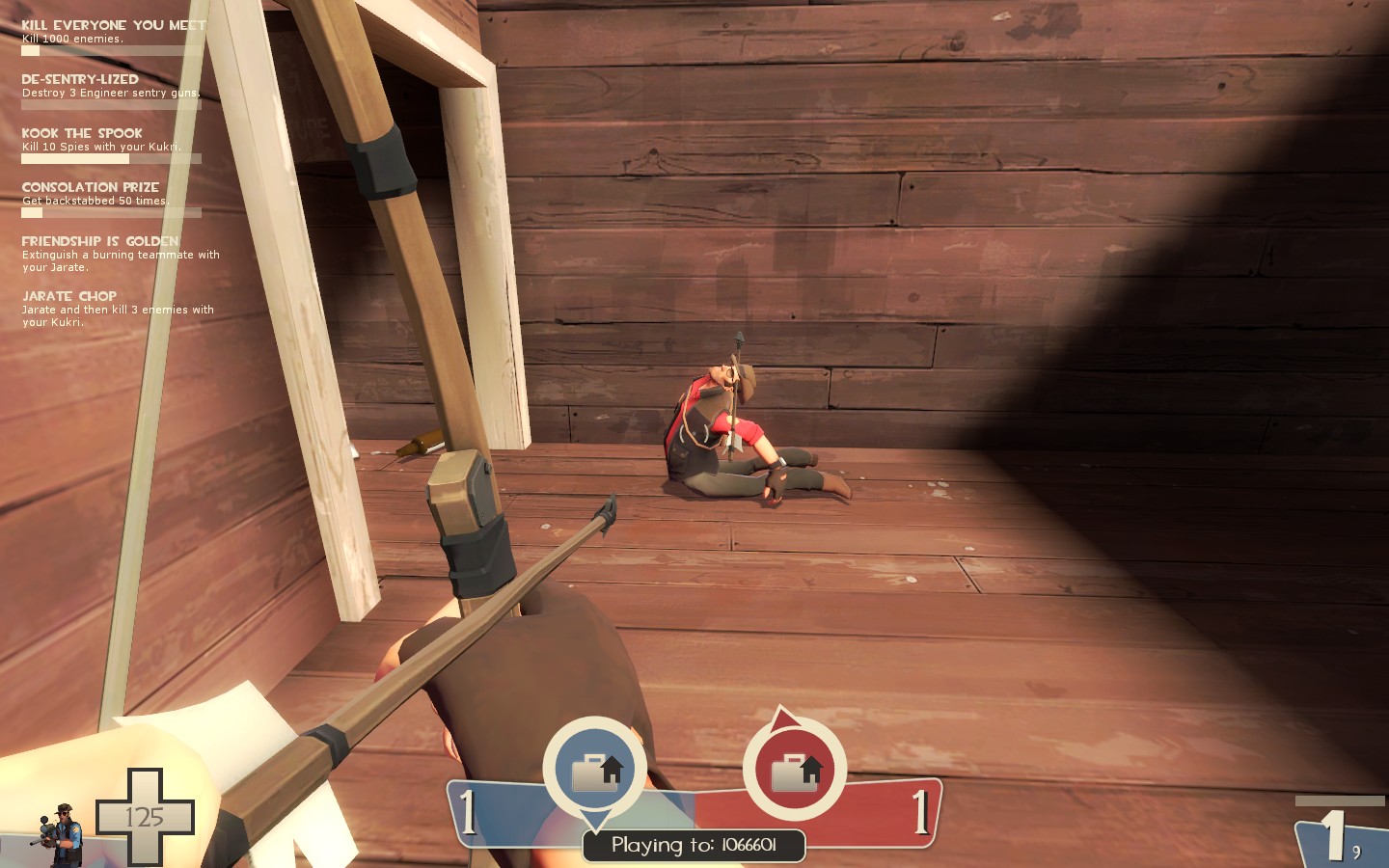Click the red intelligence briefcase icon
Viewport: 1389px width, 868px height.
click(795, 770)
